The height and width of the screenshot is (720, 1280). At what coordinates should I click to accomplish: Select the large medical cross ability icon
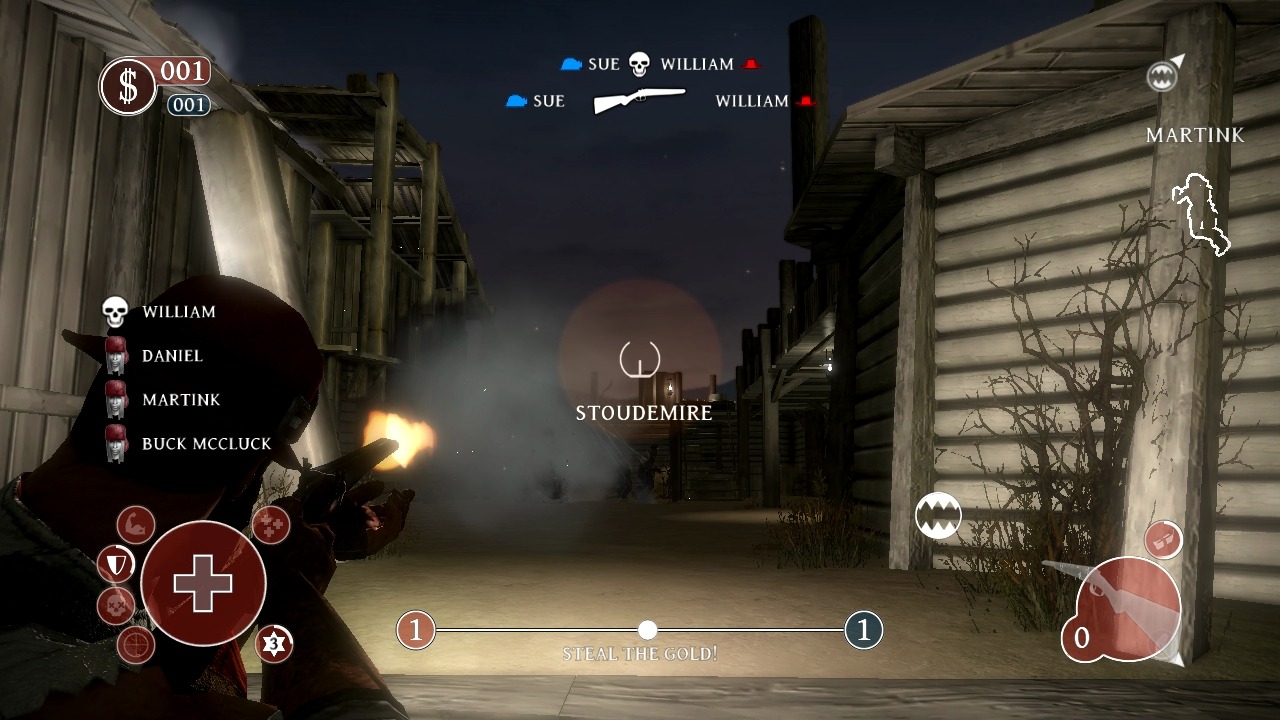(203, 583)
